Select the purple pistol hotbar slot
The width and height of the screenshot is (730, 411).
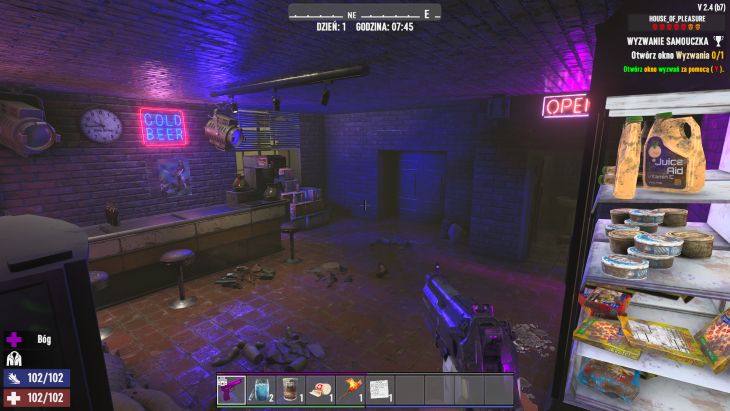pyautogui.click(x=230, y=389)
